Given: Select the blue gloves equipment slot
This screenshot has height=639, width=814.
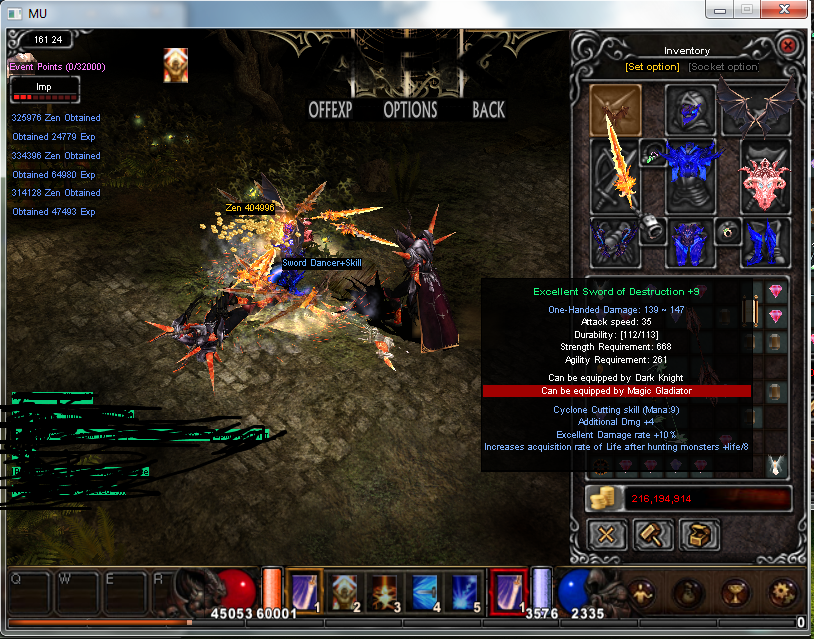Looking at the screenshot, I should 612,243.
